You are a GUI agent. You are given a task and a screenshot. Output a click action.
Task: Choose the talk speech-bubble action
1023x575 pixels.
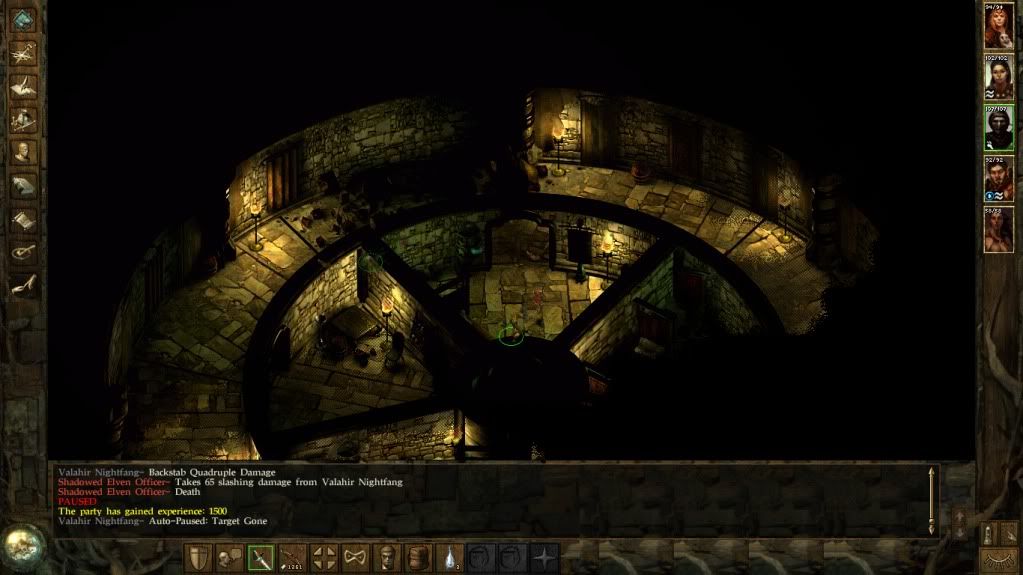[x=229, y=558]
